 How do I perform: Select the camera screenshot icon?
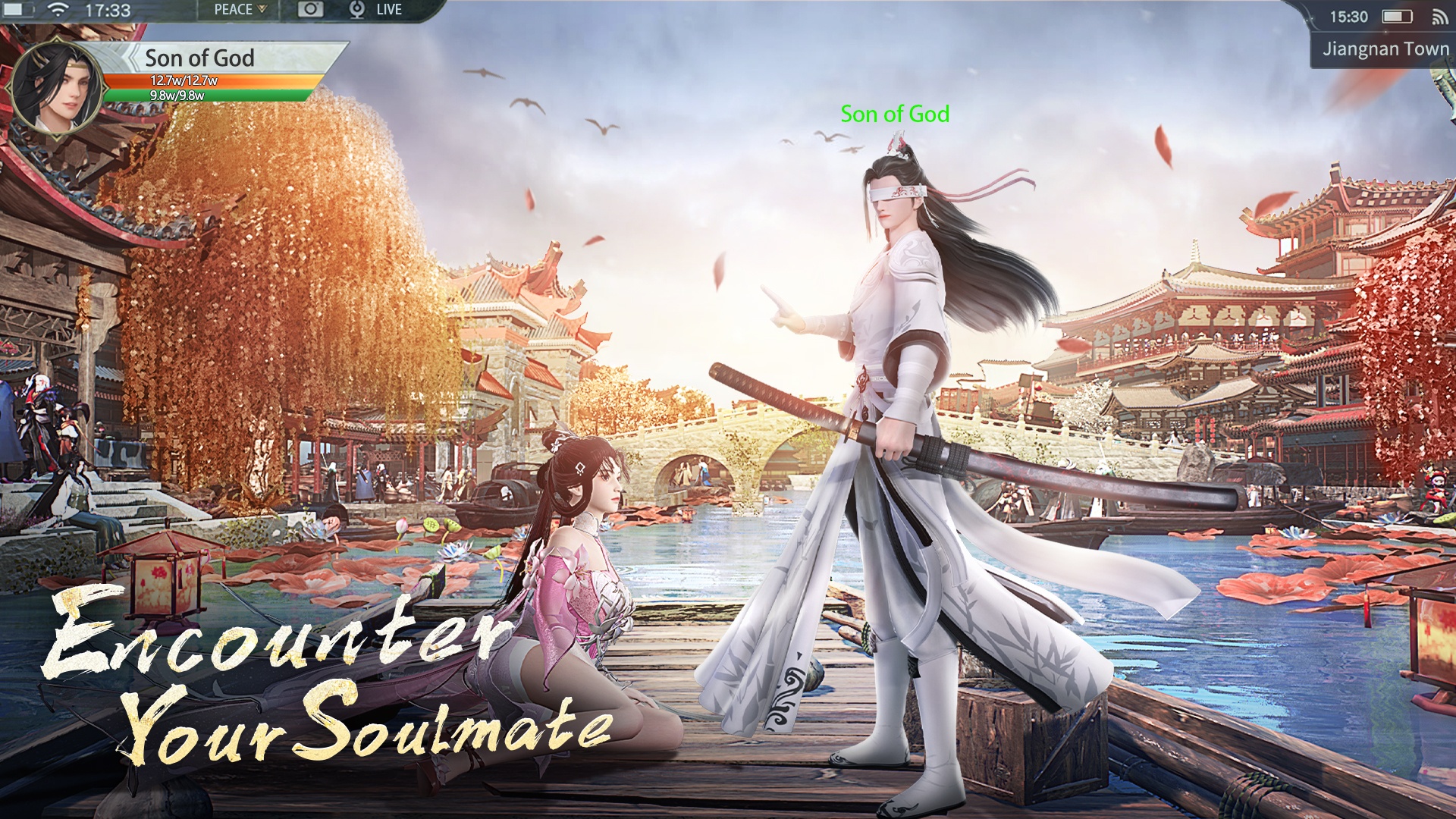point(312,9)
